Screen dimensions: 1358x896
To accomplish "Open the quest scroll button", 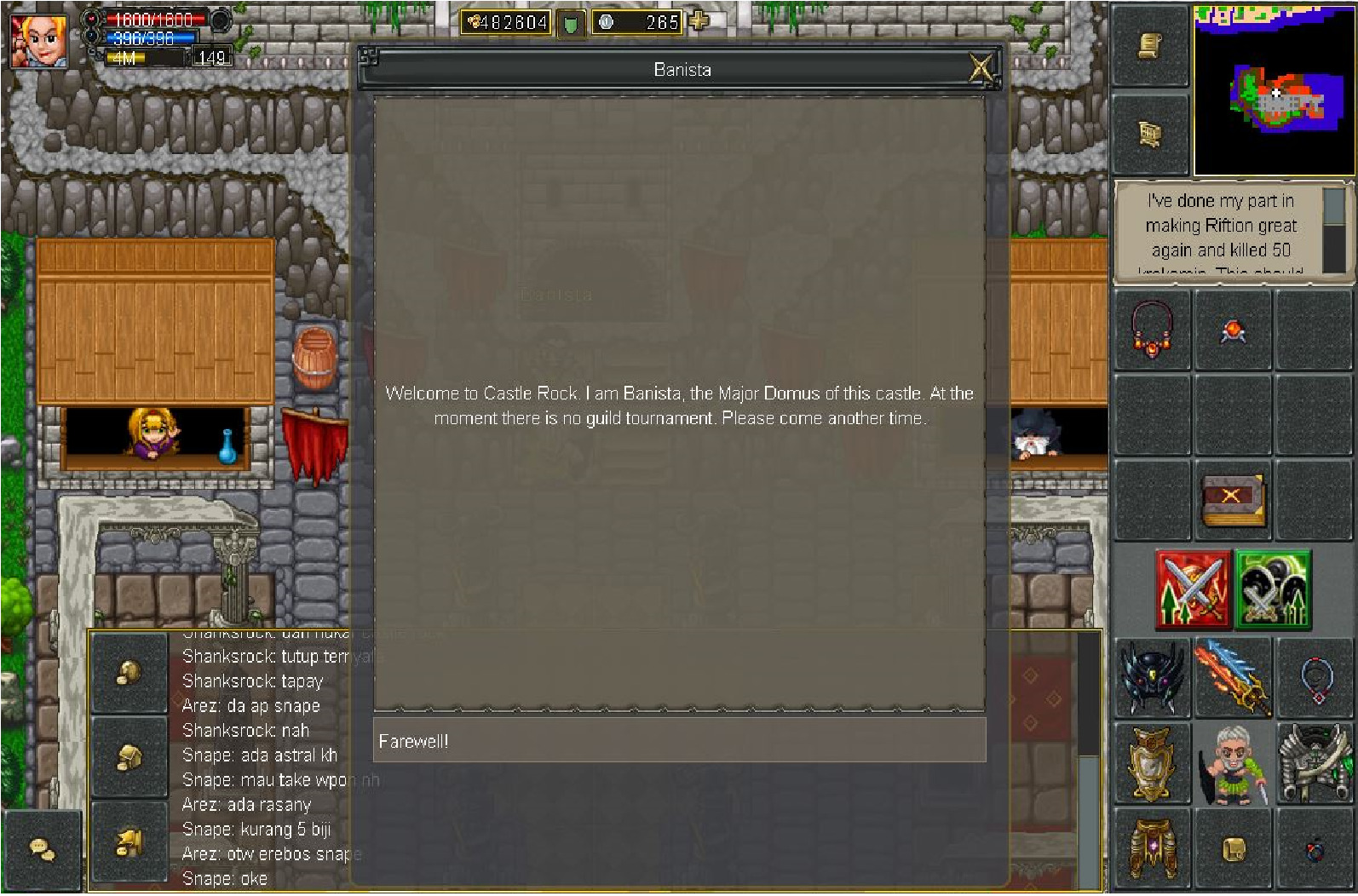I will coord(1150,46).
